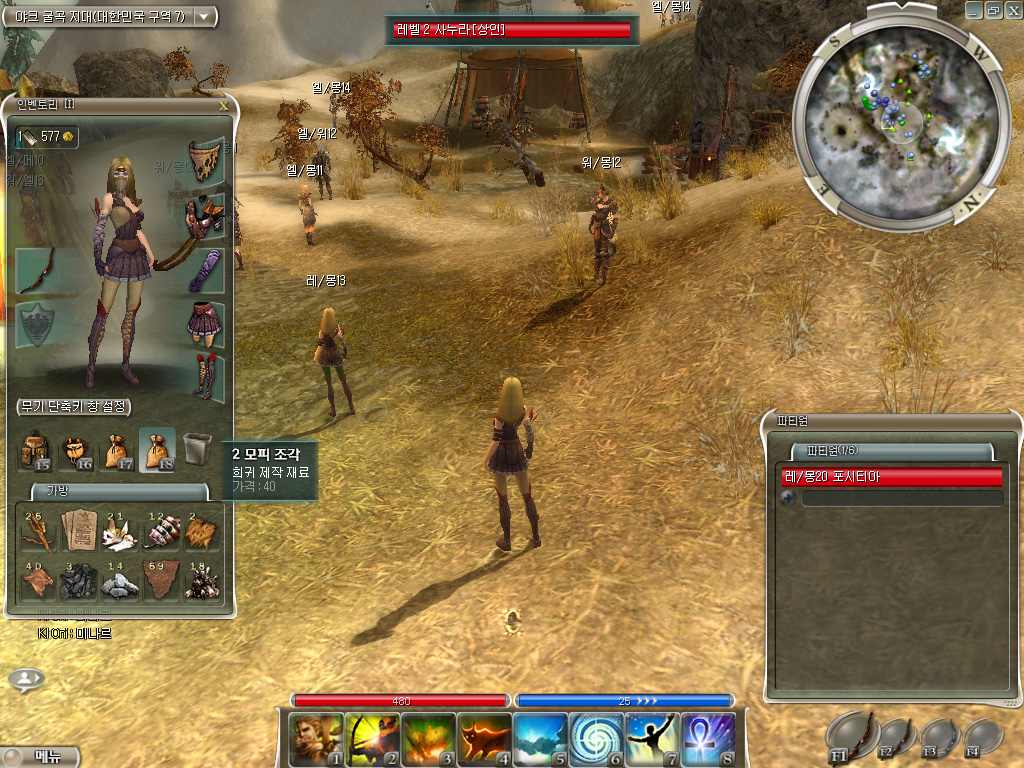Click the trash can icon
This screenshot has height=768, width=1024.
[197, 448]
